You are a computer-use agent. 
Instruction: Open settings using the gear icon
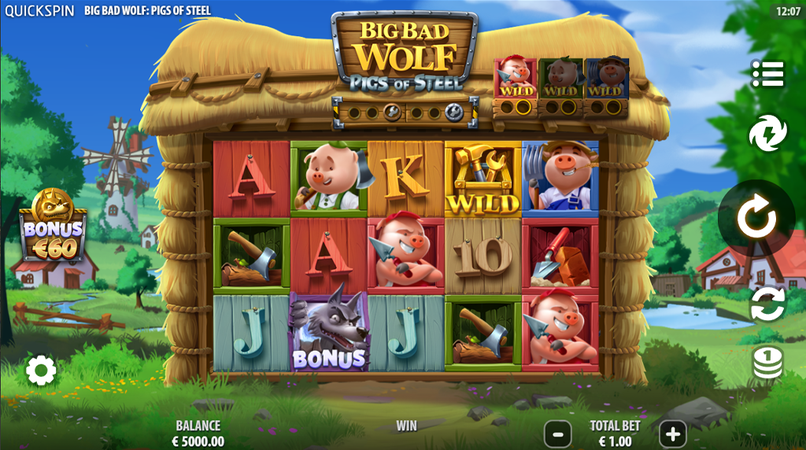click(40, 371)
